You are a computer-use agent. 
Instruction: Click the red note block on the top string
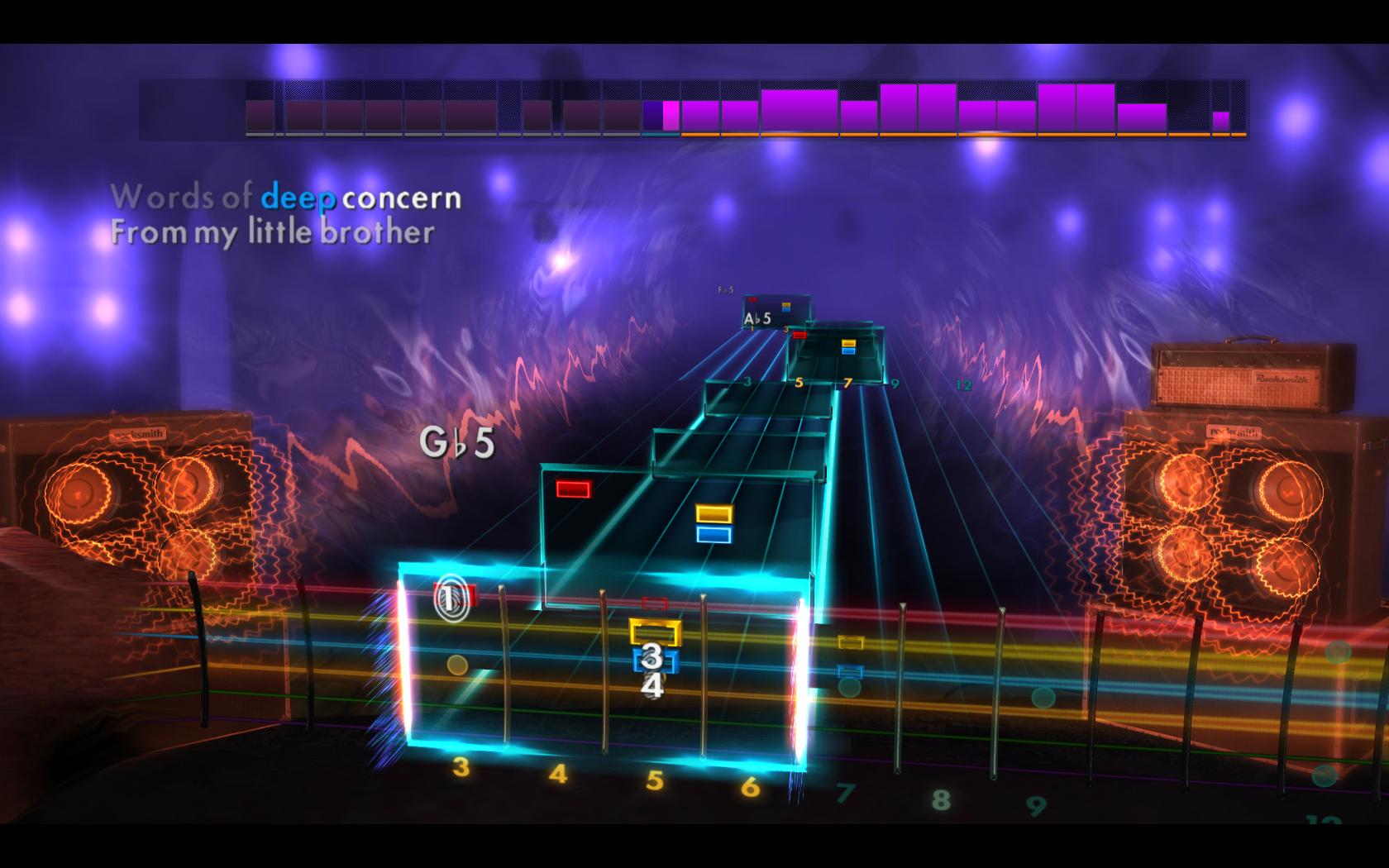coord(571,487)
